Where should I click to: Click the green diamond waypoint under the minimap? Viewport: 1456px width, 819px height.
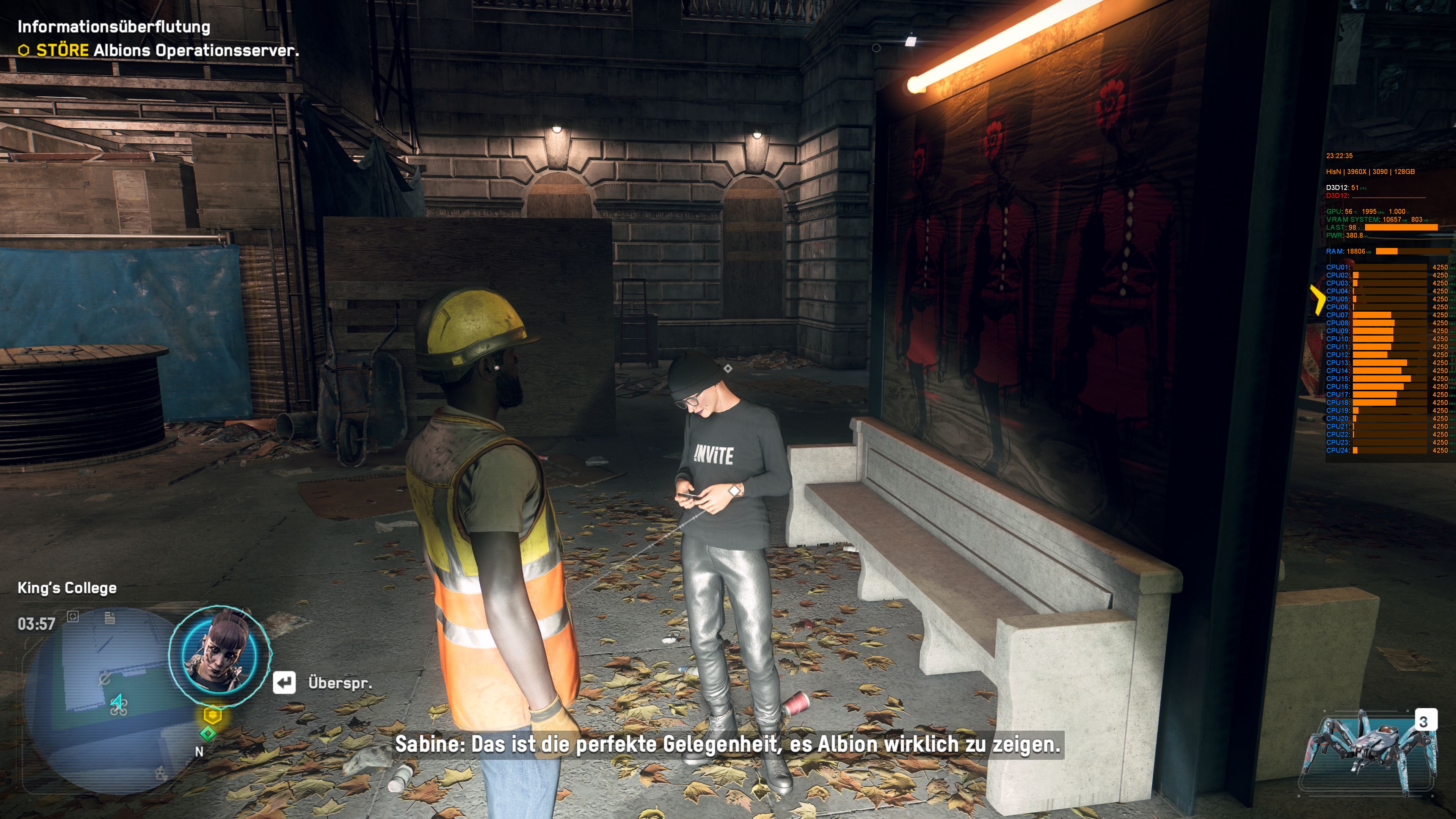[x=209, y=733]
